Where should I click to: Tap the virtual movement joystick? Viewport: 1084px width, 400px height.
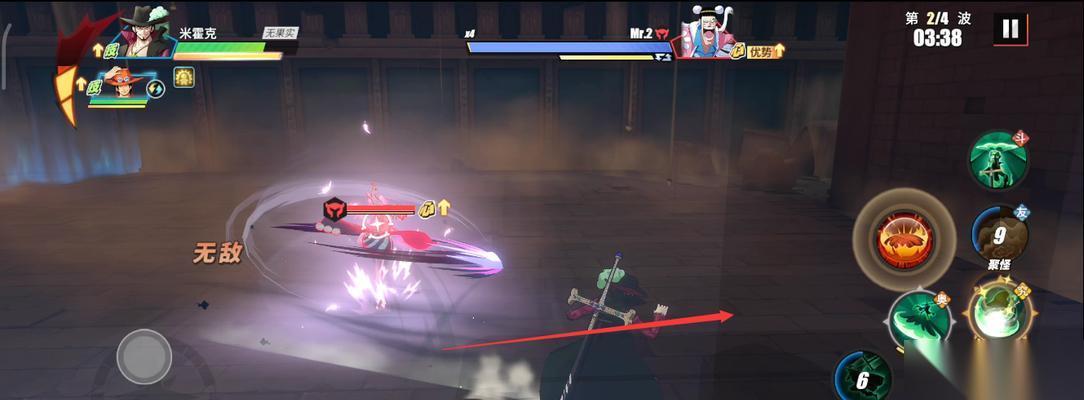tap(144, 356)
